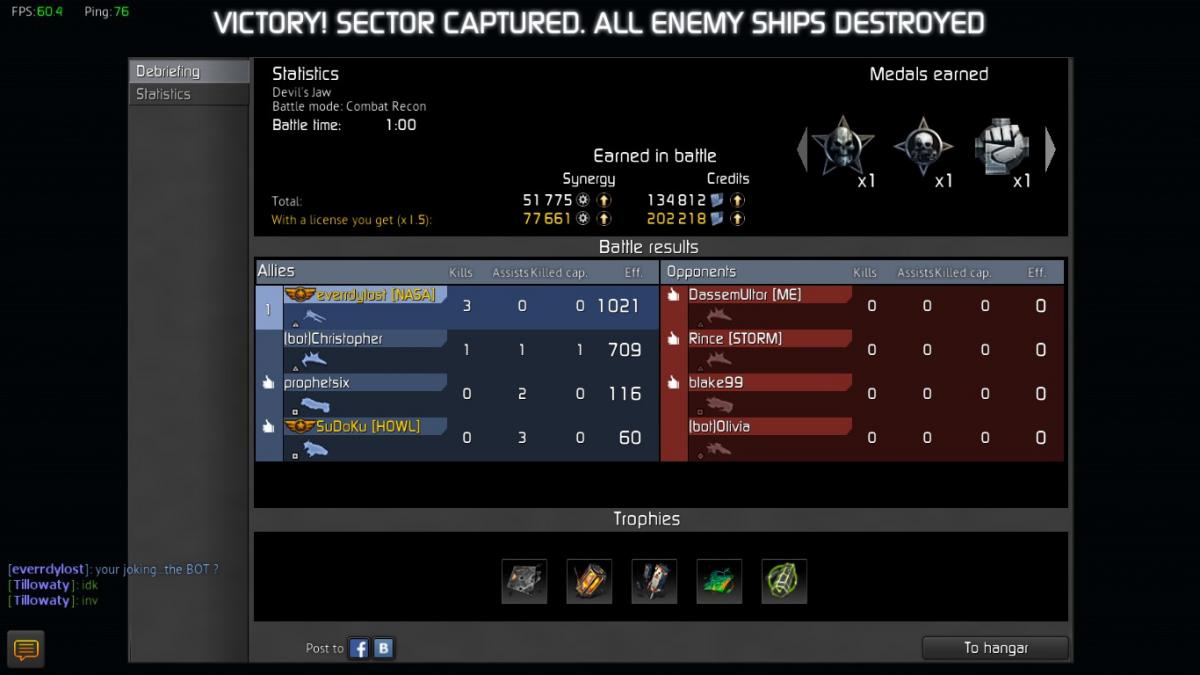This screenshot has width=1200, height=675.
Task: Return via the To hangar button
Action: (x=995, y=648)
